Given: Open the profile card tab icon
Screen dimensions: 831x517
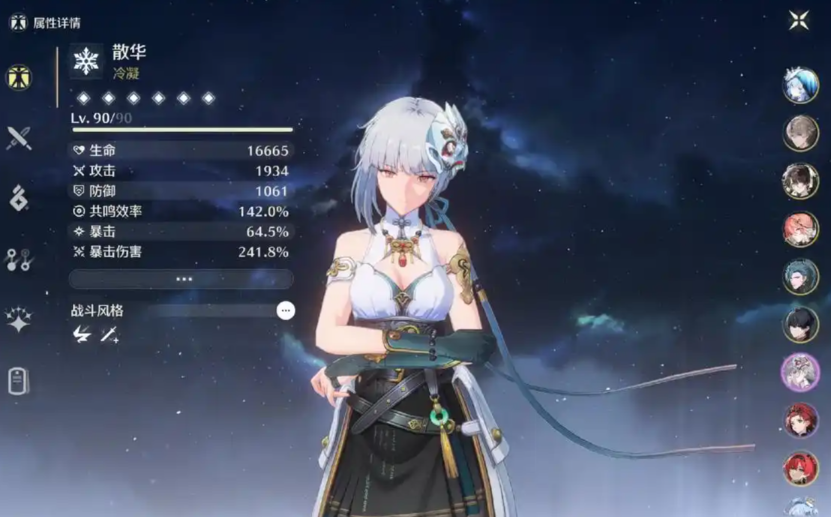Looking at the screenshot, I should pyautogui.click(x=19, y=381).
